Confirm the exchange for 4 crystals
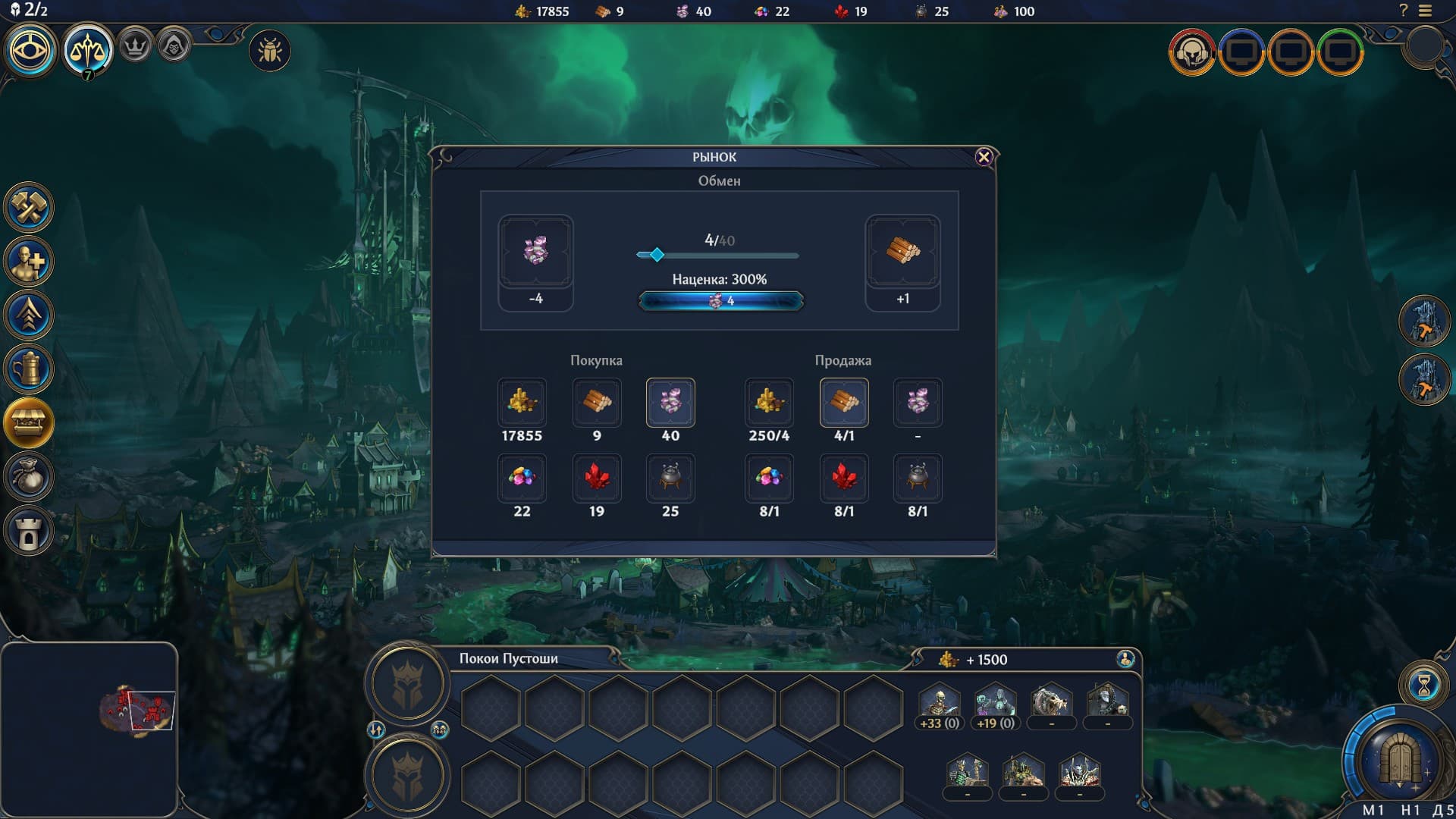The image size is (1456, 819). click(x=720, y=301)
